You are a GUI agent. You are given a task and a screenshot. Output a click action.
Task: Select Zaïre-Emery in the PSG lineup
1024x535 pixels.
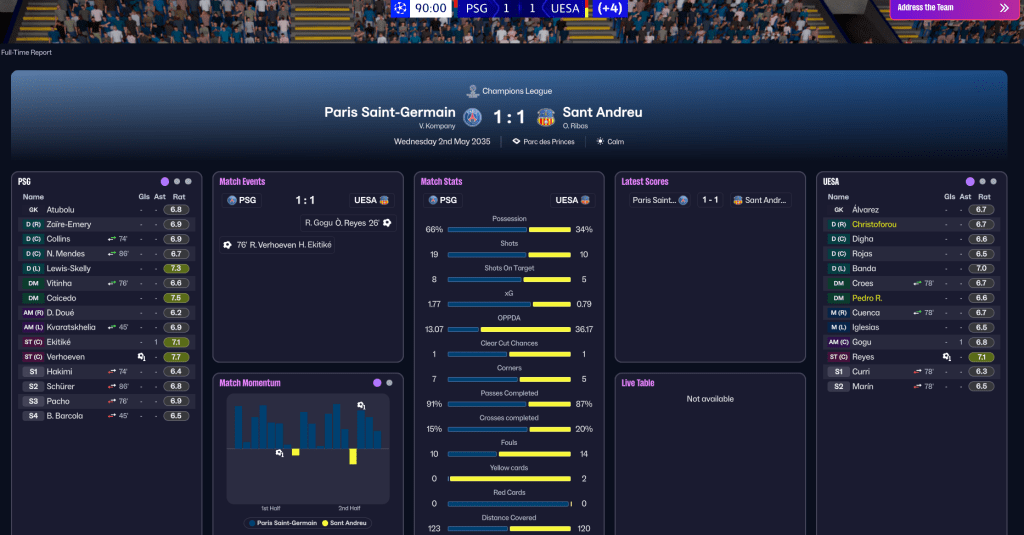68,224
